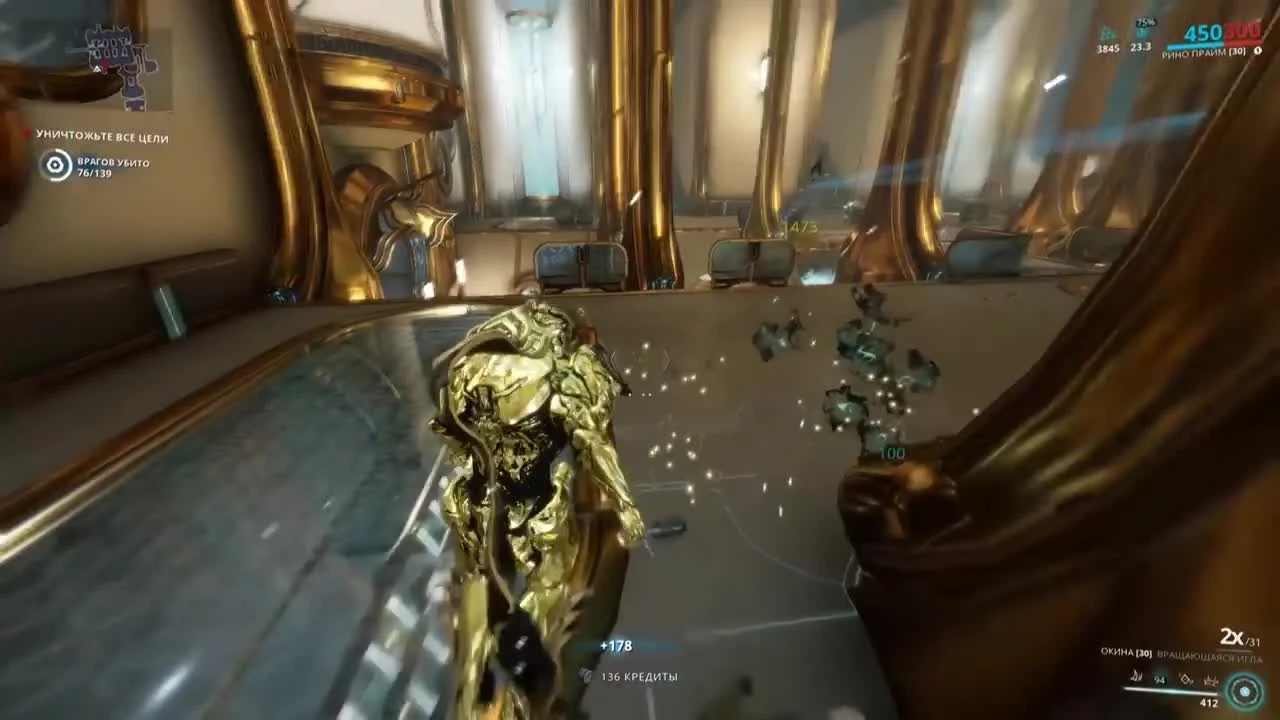The image size is (1280, 720).
Task: Click the УНИЧТОЖЬТЕ ВСЕ ЦЕЛИ mission title
Action: tap(100, 137)
